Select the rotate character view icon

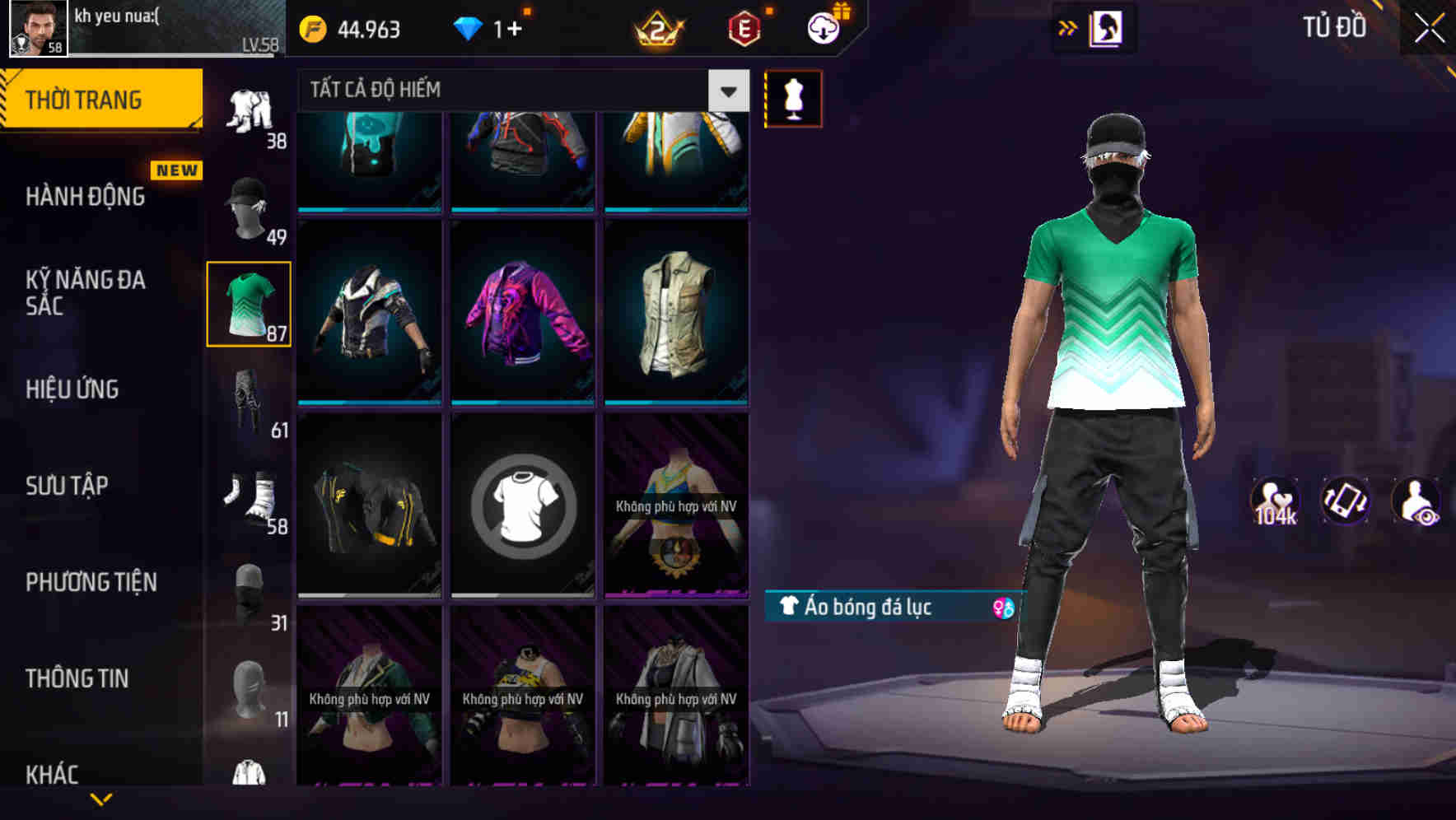click(x=1344, y=500)
